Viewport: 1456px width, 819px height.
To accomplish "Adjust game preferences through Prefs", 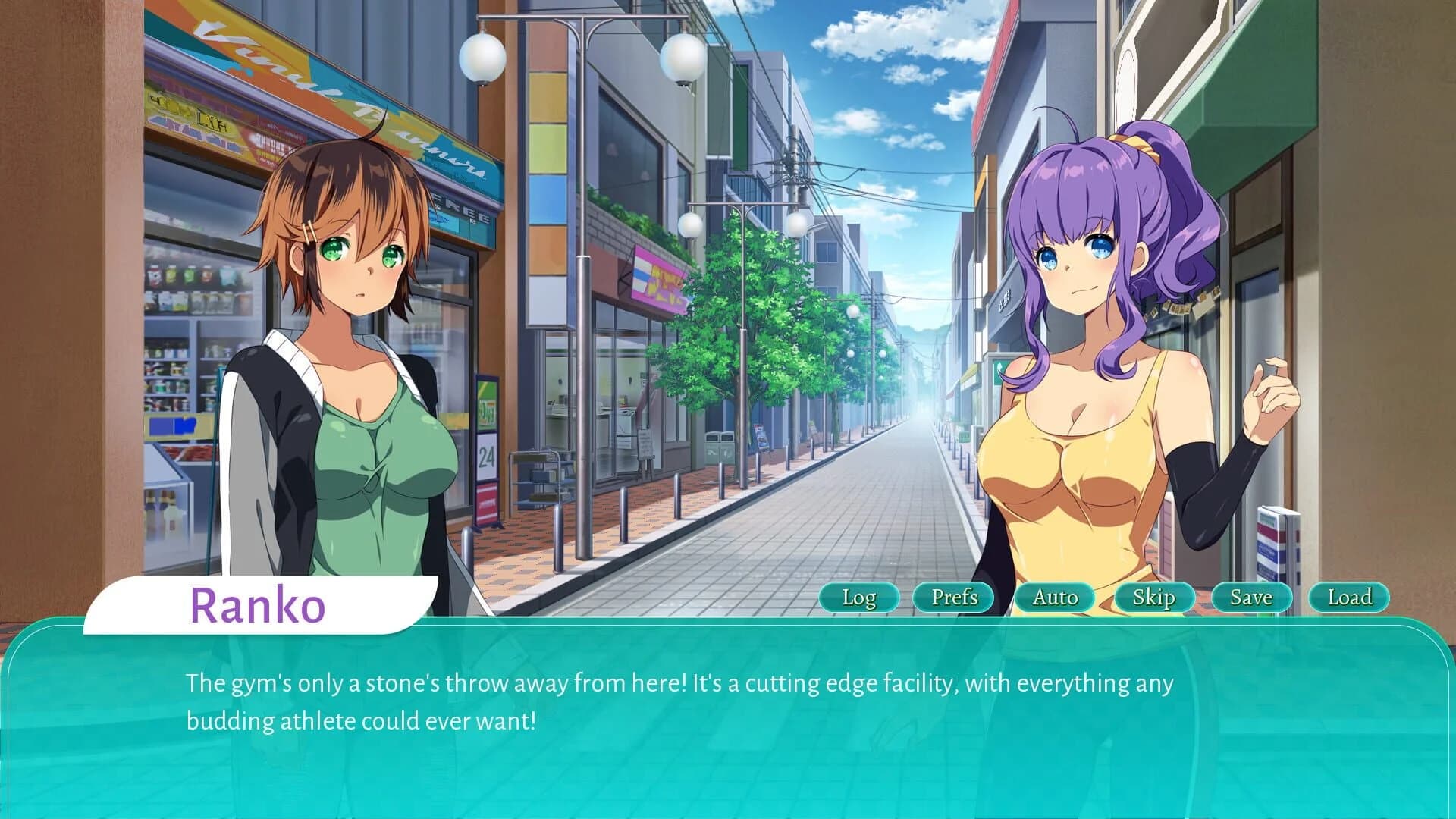I will coord(955,598).
